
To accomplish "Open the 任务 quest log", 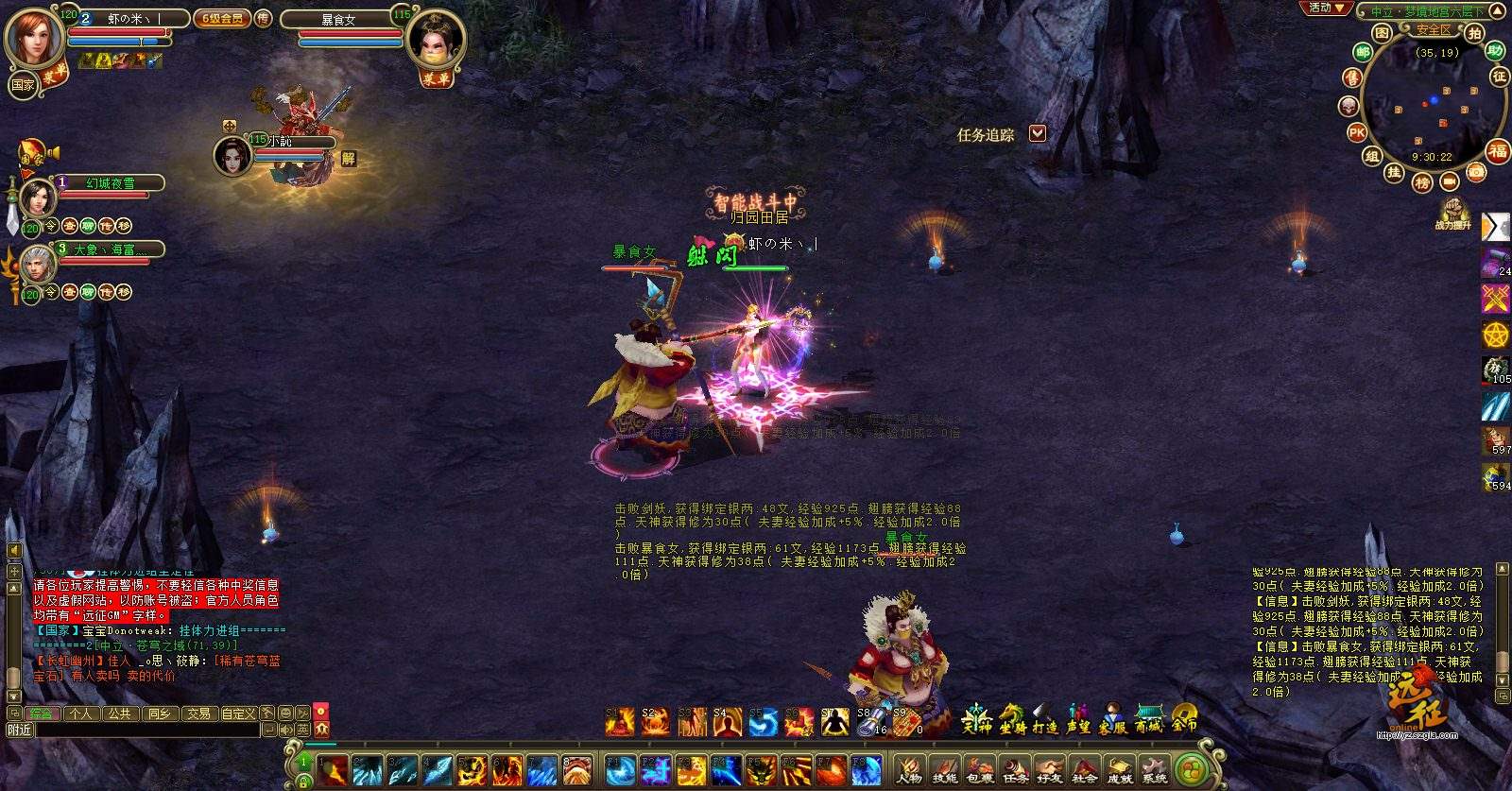I will tap(1015, 769).
